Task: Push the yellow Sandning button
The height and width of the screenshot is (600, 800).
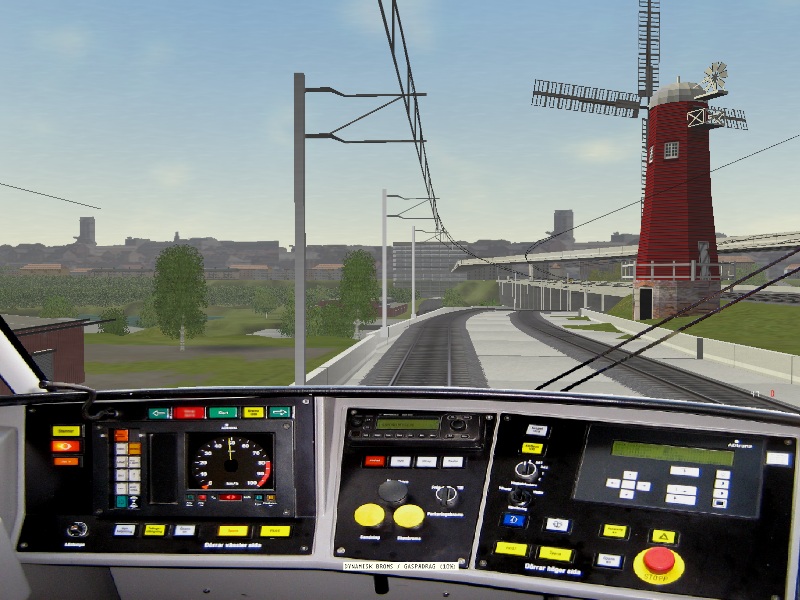Action: 369,515
